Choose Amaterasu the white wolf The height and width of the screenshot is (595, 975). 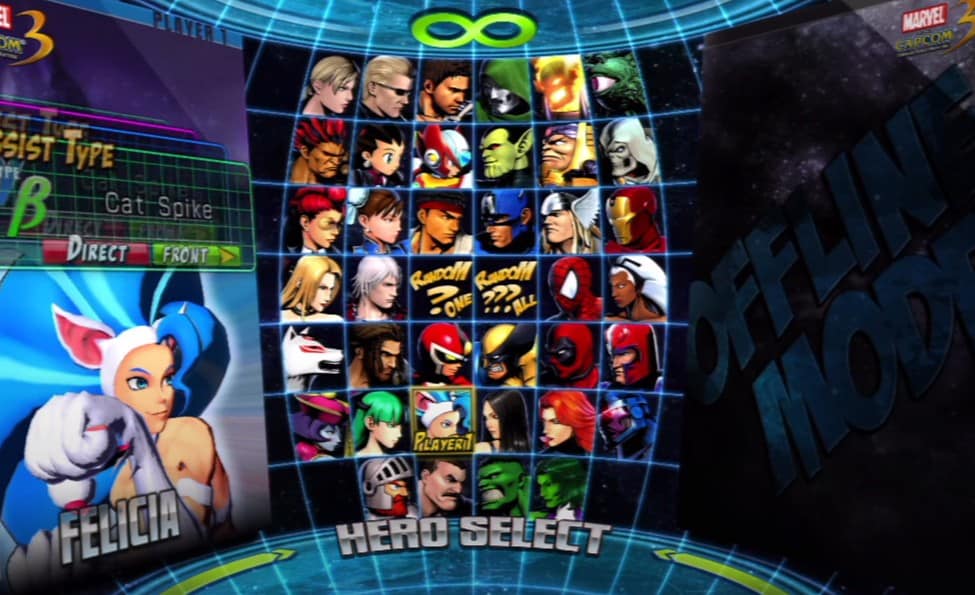(313, 356)
